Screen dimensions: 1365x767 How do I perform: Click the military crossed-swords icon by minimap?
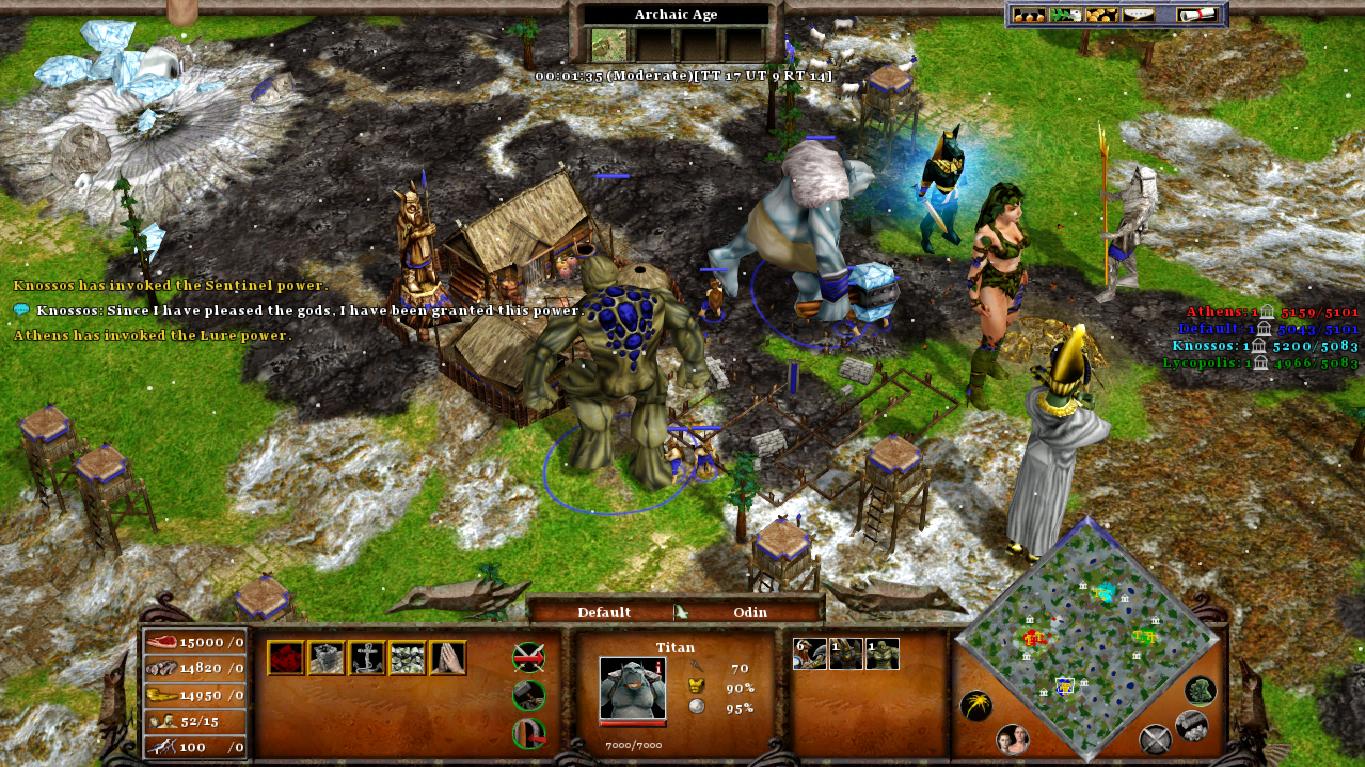(x=1156, y=739)
